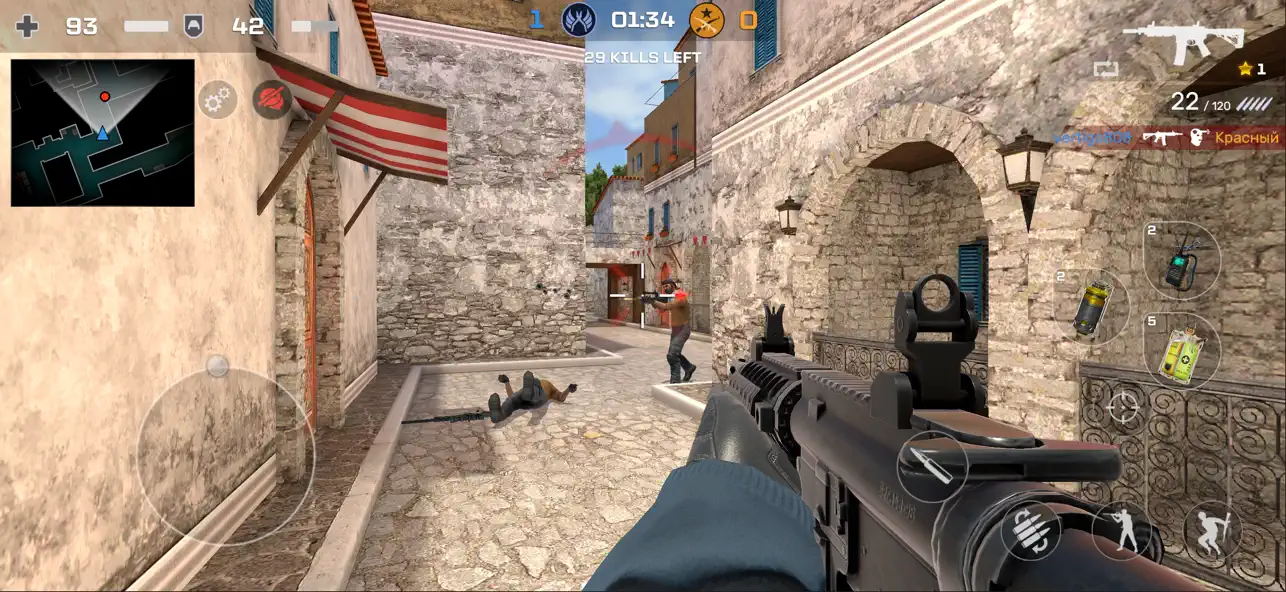The image size is (1286, 592).
Task: Tap the single-bullet fire button
Action: (x=932, y=467)
